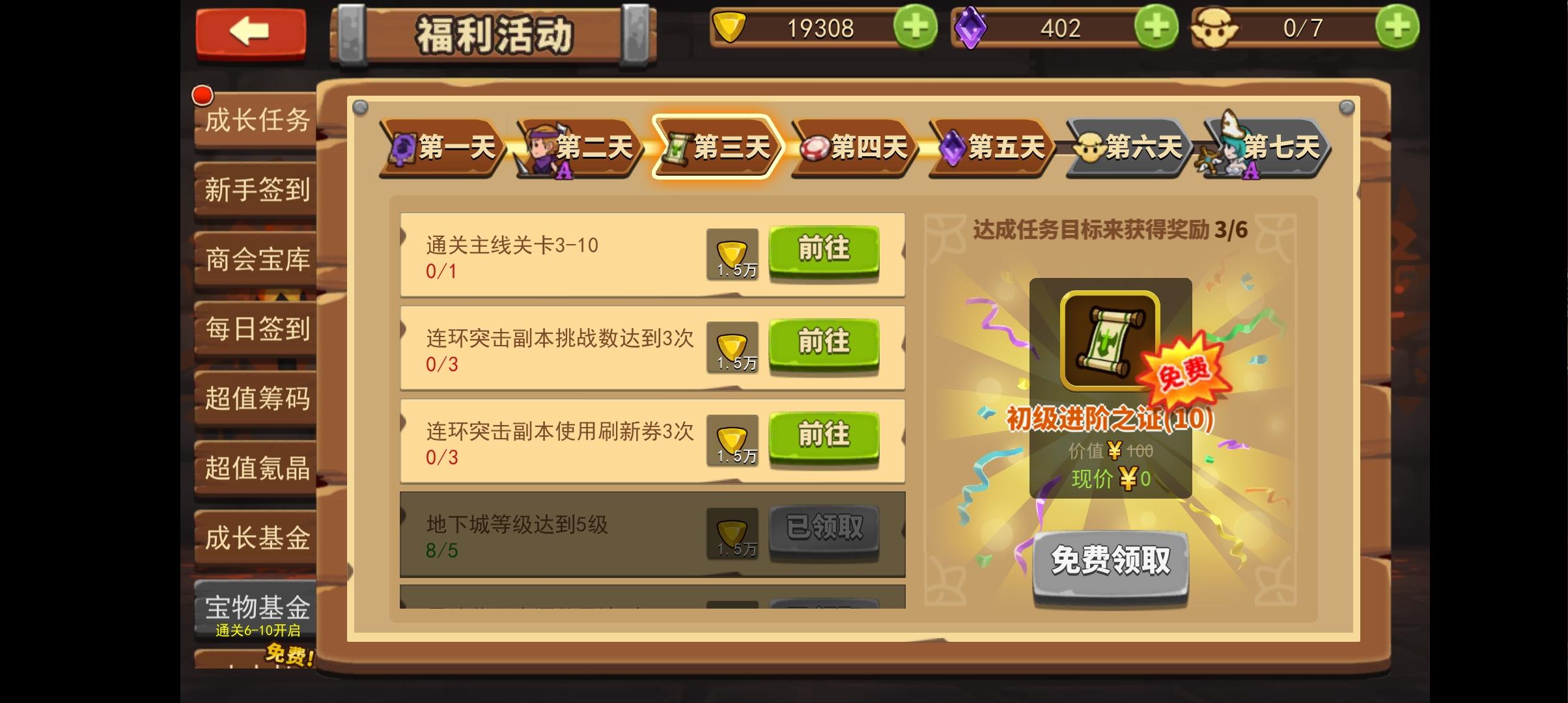Click the mushroom icon on 第四天 tab
The image size is (1568, 703).
pos(816,146)
